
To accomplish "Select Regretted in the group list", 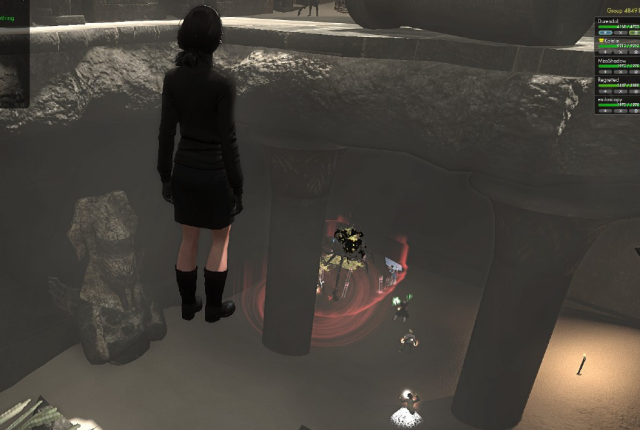I will coord(616,80).
